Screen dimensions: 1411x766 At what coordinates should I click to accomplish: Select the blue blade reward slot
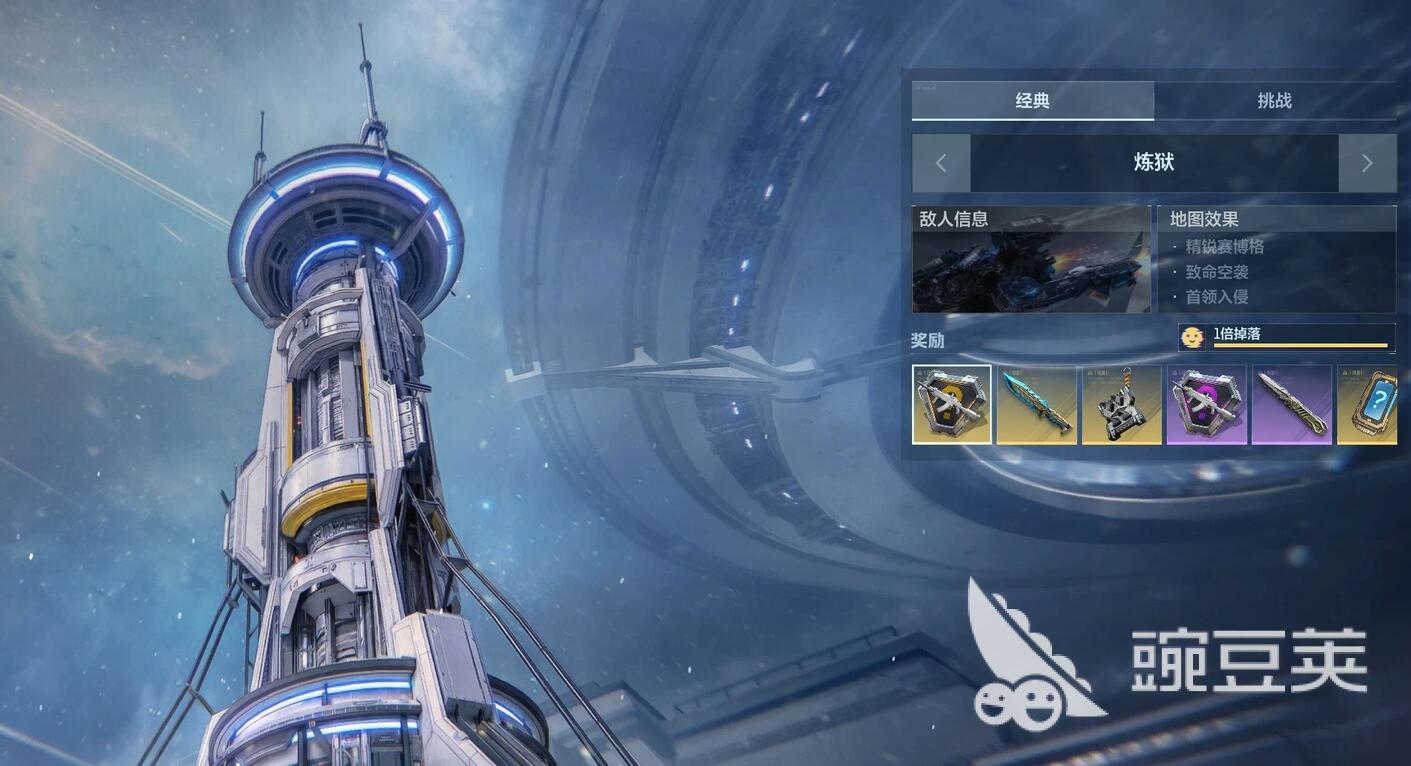click(1037, 404)
